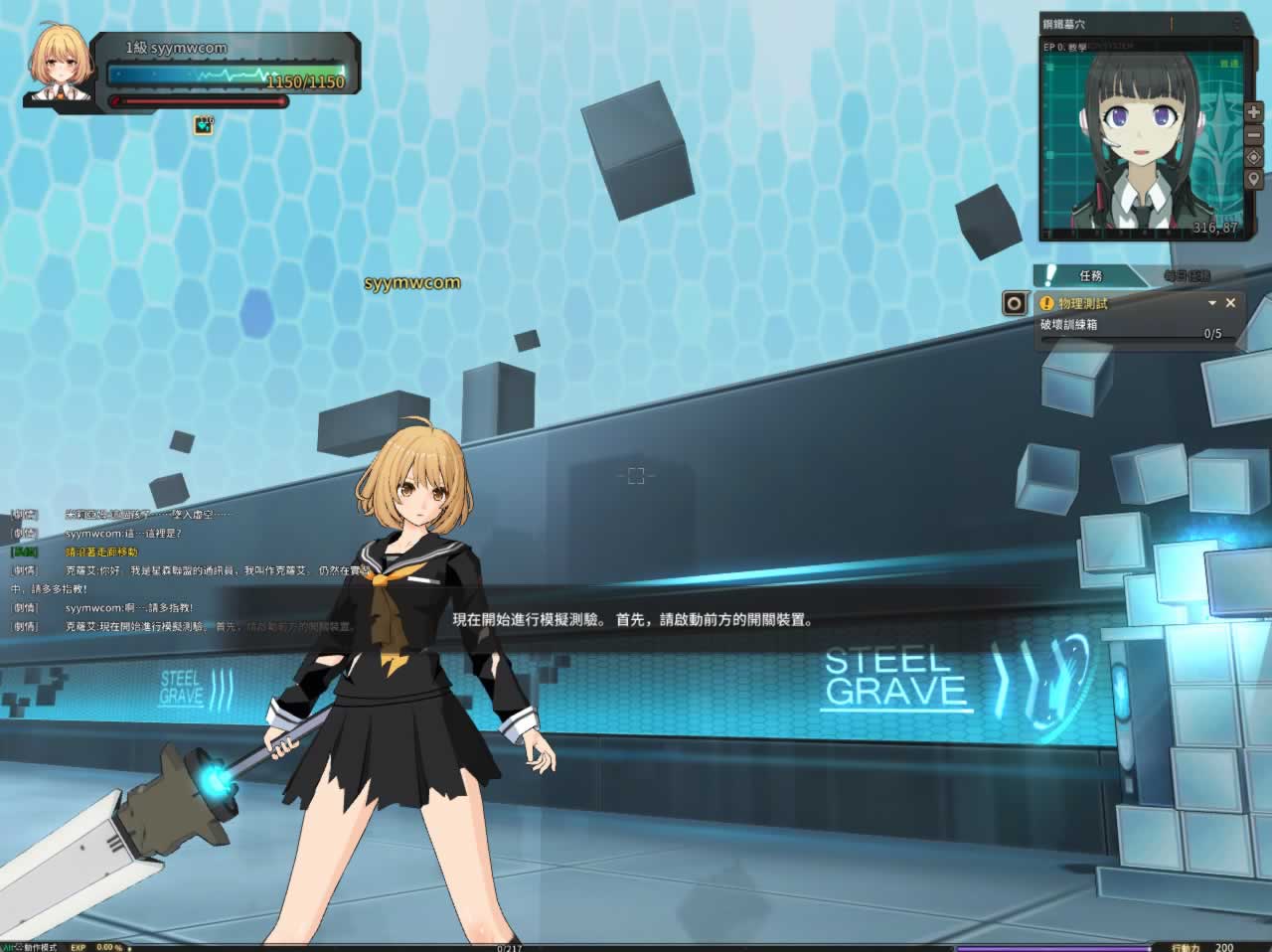Click the minimap communicator portrait panel
The width and height of the screenshot is (1272, 952).
[x=1141, y=139]
